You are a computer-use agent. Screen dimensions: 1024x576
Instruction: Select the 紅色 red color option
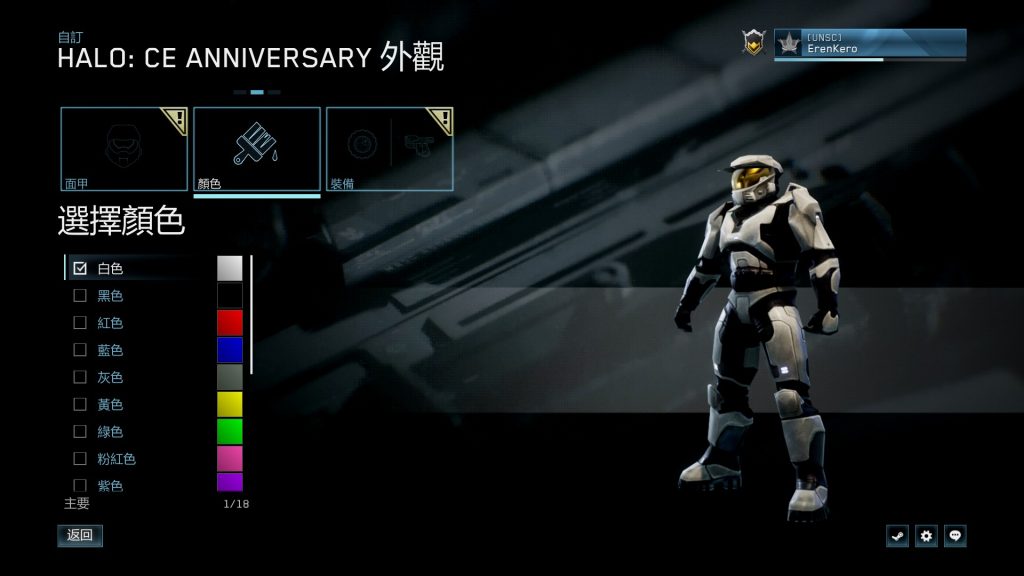click(80, 323)
